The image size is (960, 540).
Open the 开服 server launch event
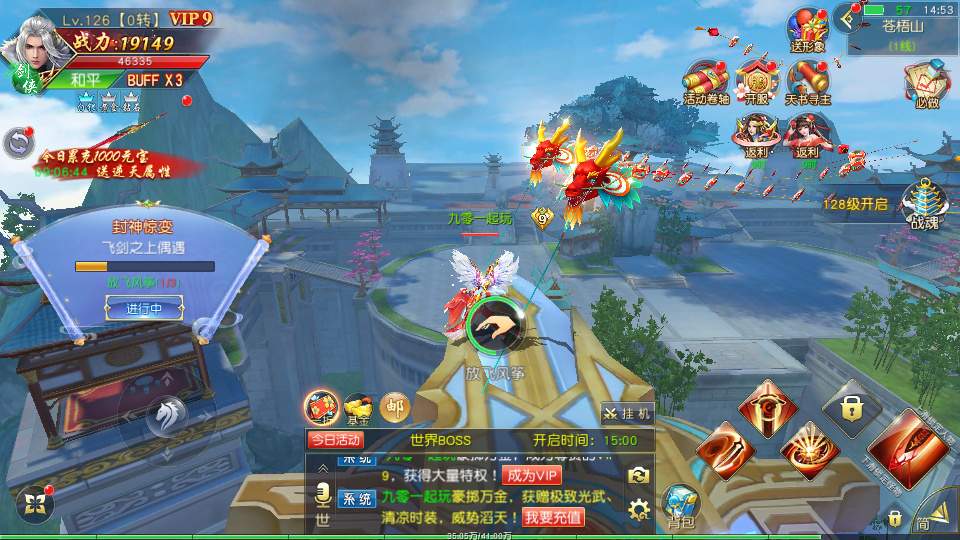(757, 82)
